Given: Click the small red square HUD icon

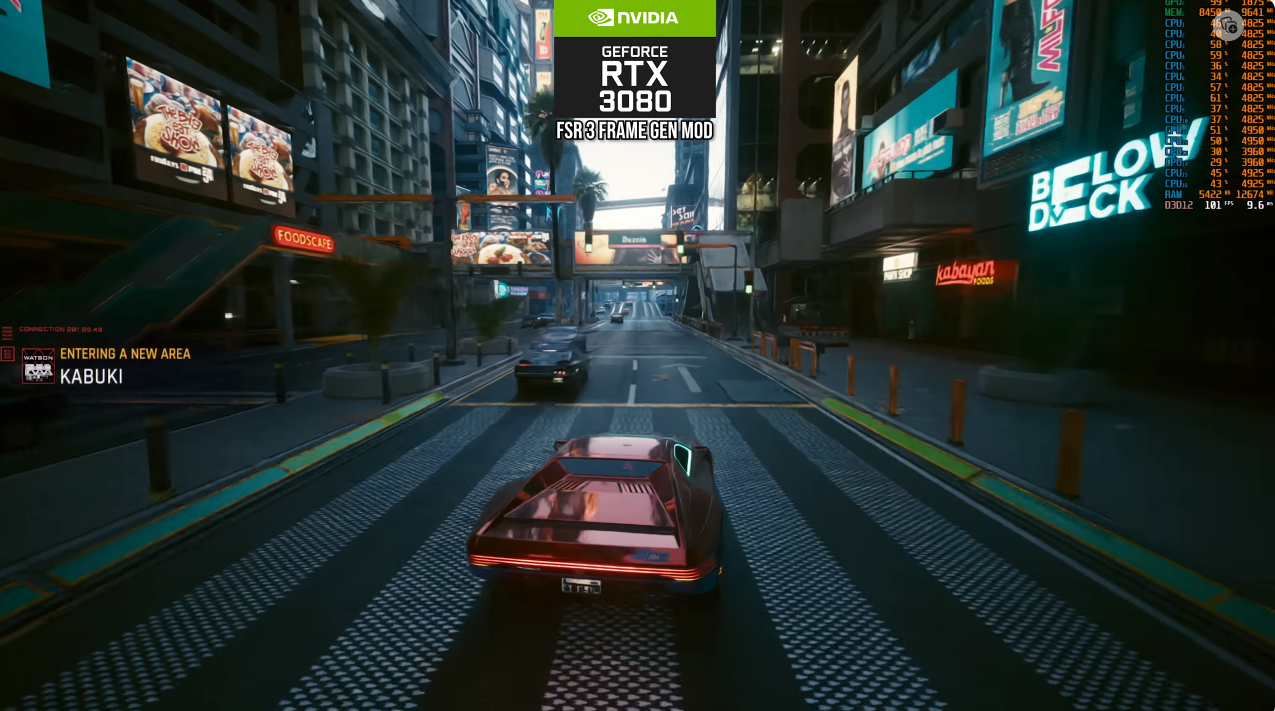Looking at the screenshot, I should (x=8, y=354).
